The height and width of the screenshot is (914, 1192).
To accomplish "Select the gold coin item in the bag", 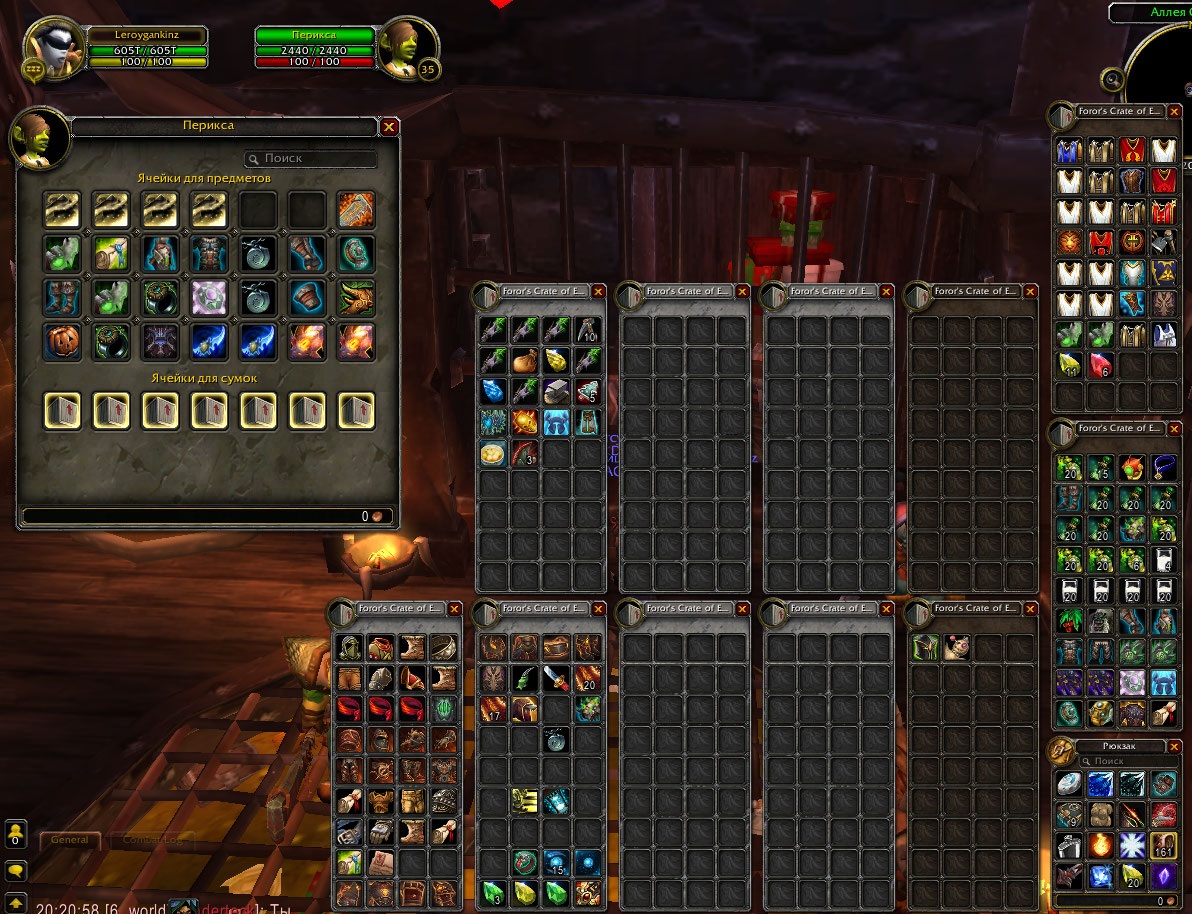I will coord(493,453).
